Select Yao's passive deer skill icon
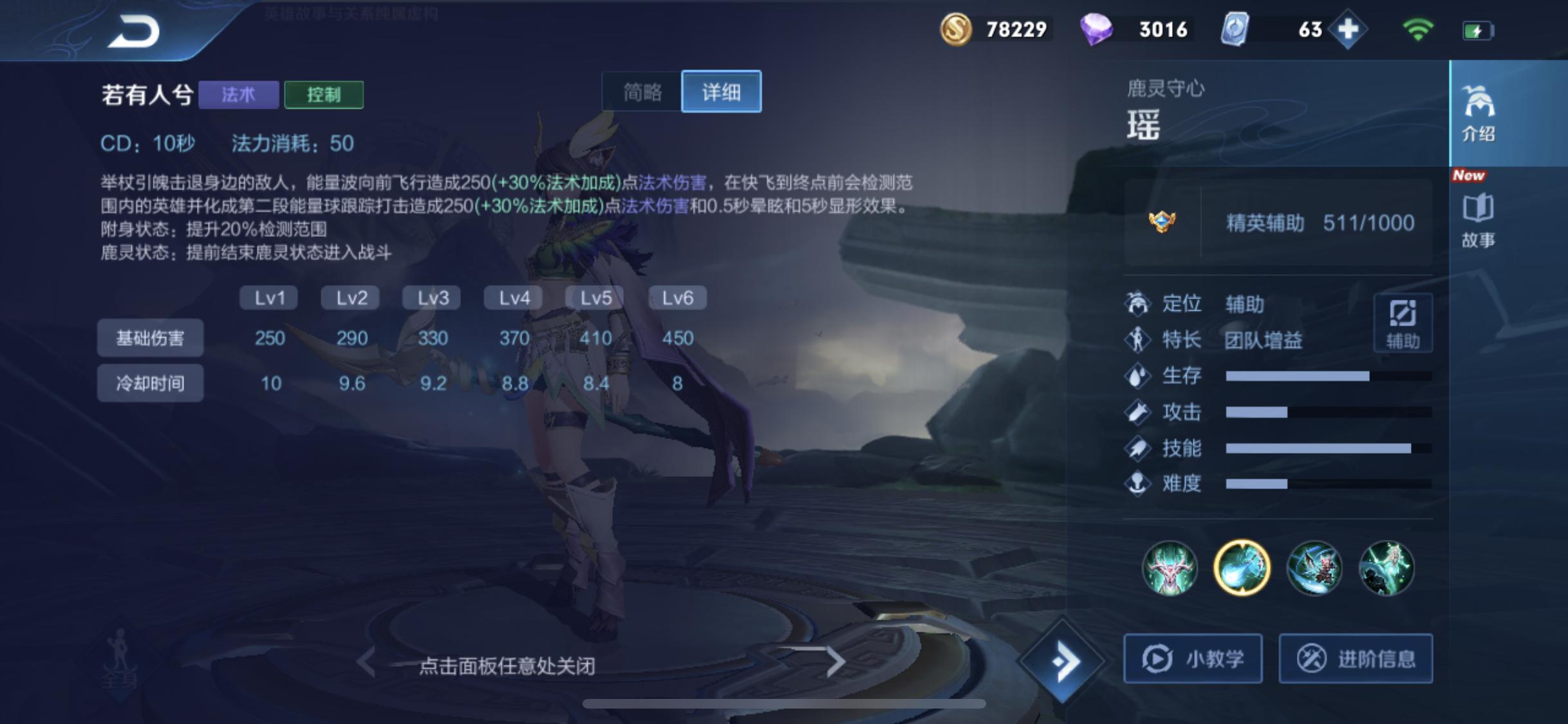1568x724 pixels. [x=1170, y=569]
